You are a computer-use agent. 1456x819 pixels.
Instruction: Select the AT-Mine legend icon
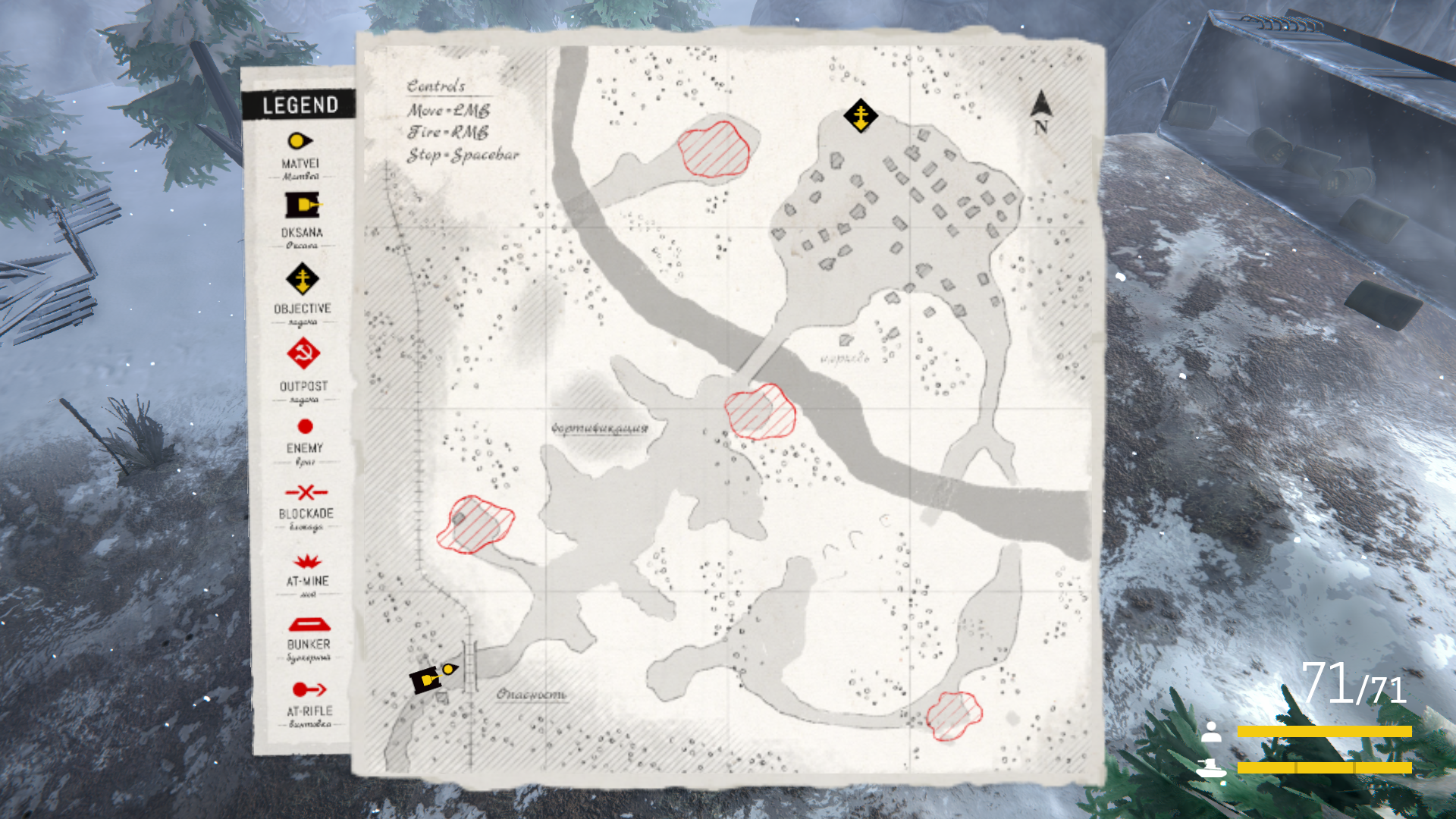point(307,562)
